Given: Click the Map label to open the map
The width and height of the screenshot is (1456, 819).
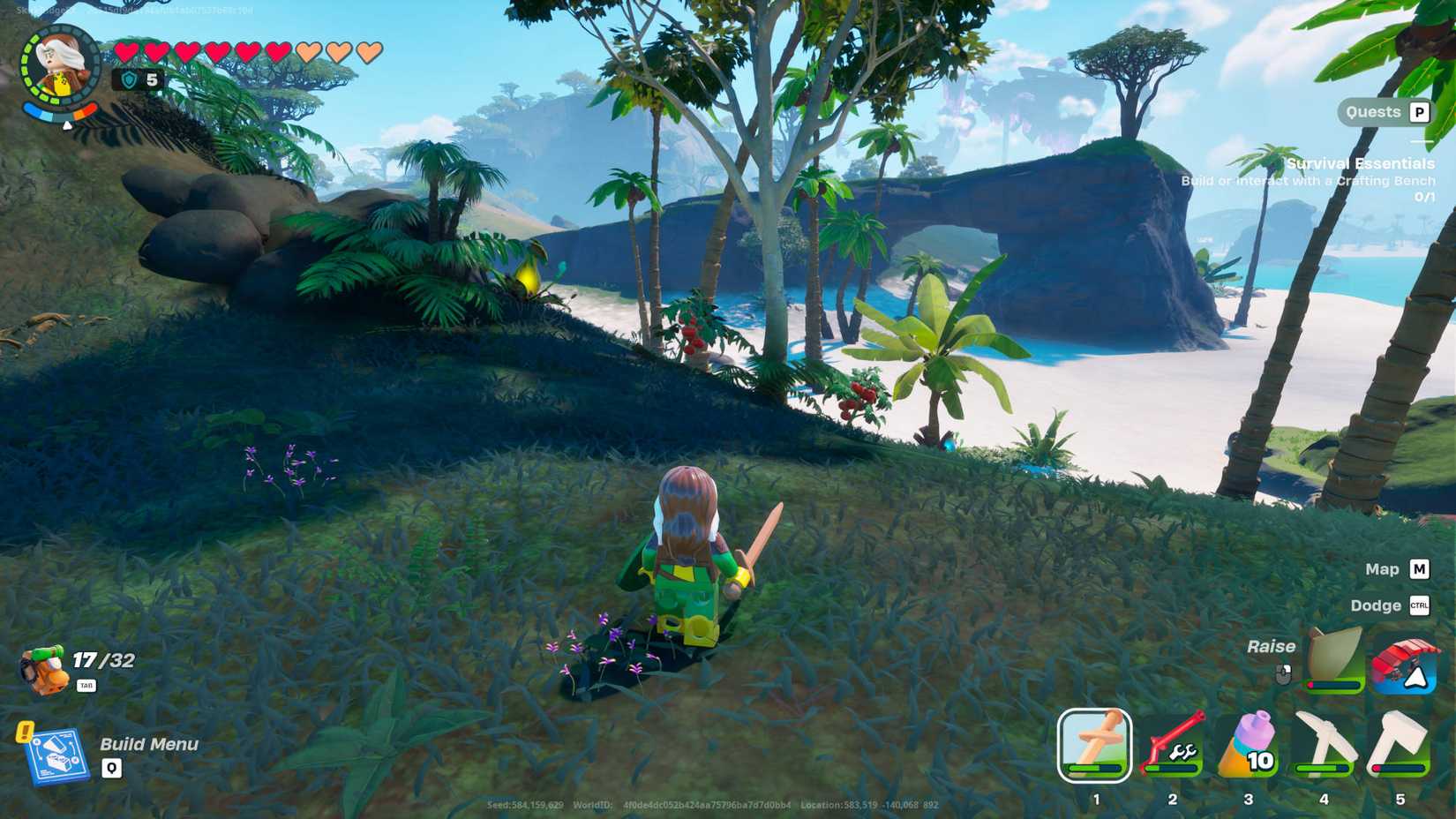Looking at the screenshot, I should click(1382, 569).
